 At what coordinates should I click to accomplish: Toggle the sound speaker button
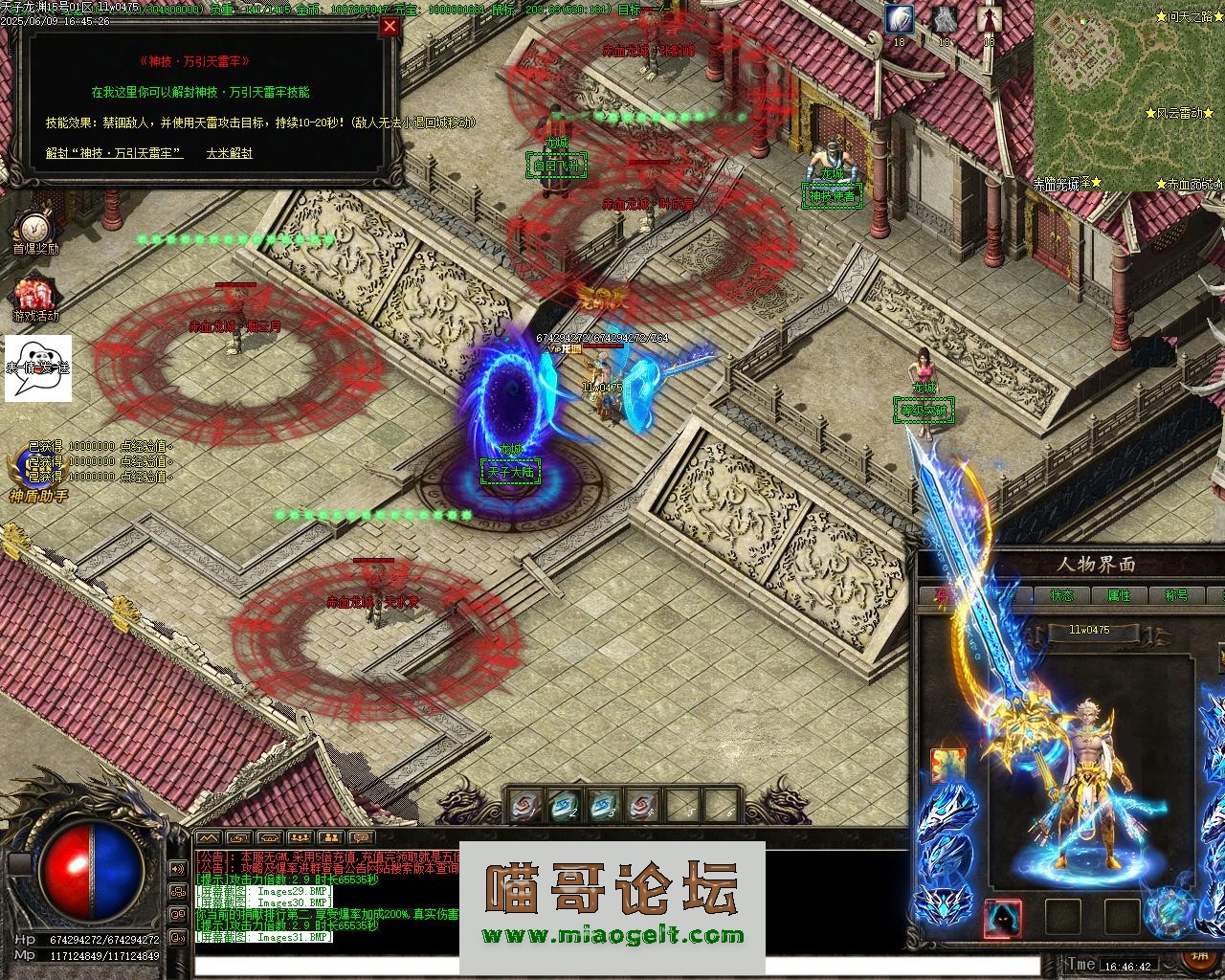point(177,869)
